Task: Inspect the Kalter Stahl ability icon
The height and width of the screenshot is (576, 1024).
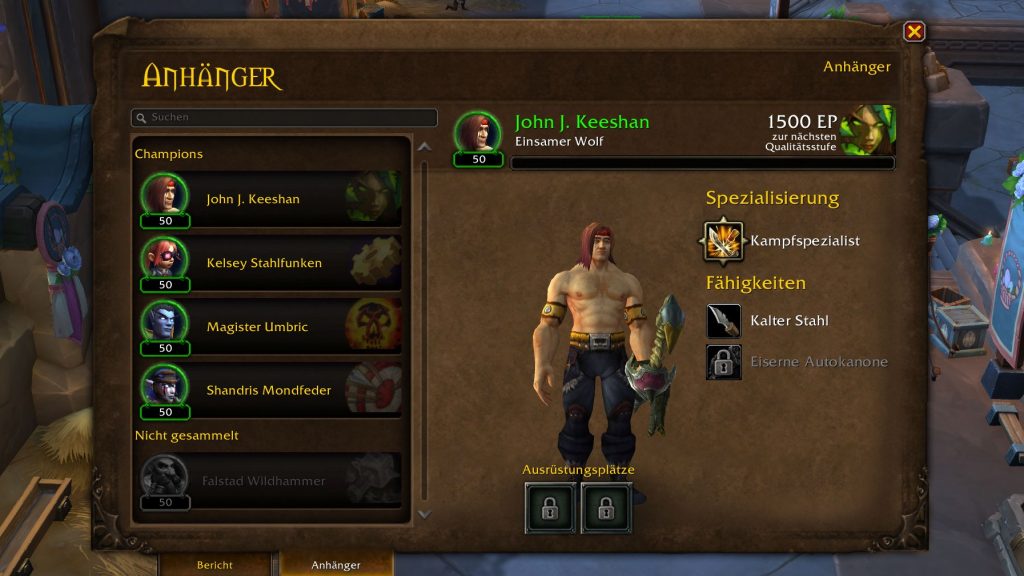Action: 724,321
